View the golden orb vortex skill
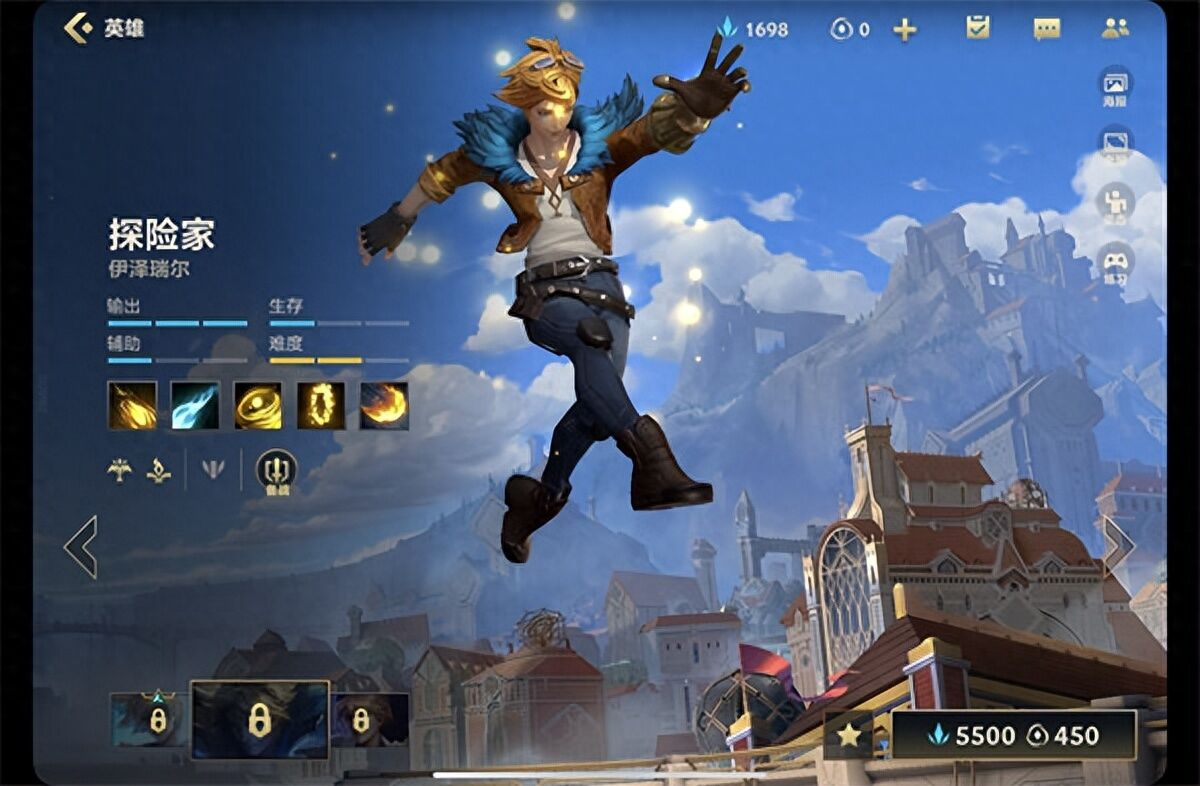The image size is (1200, 786). coord(258,406)
